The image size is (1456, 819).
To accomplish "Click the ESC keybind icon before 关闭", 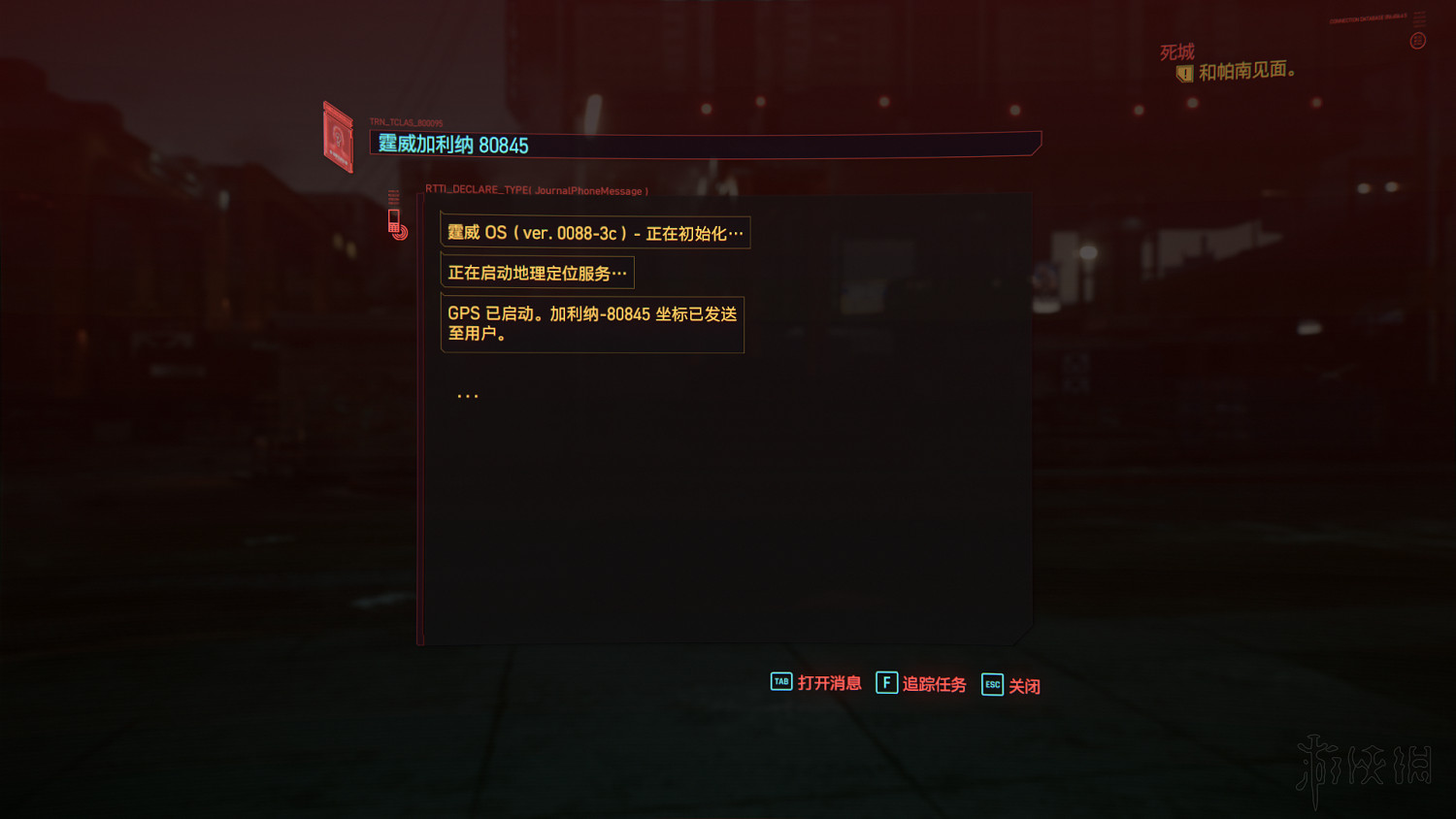I will coord(991,685).
